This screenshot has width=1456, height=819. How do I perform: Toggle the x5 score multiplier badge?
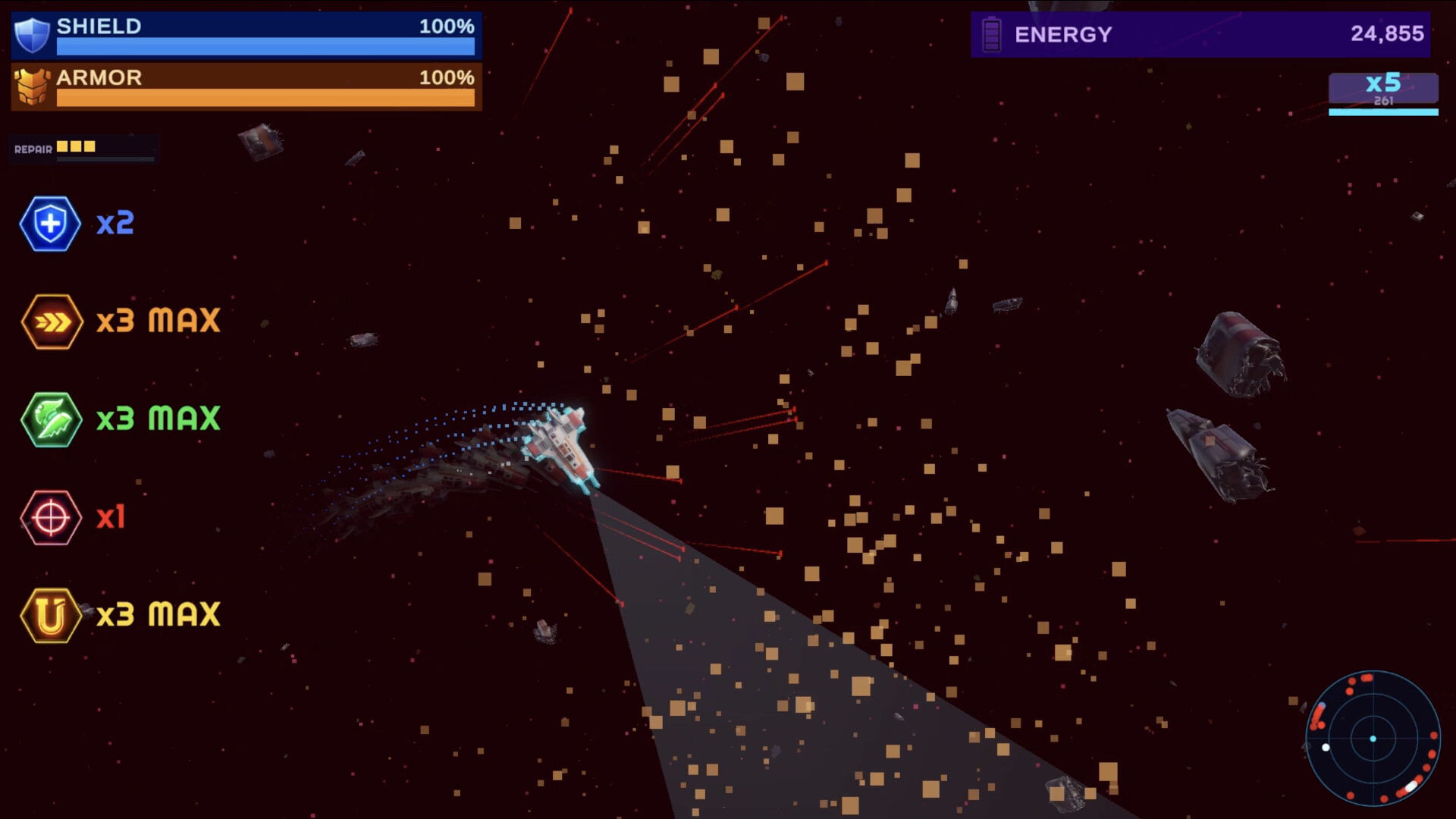pyautogui.click(x=1383, y=87)
